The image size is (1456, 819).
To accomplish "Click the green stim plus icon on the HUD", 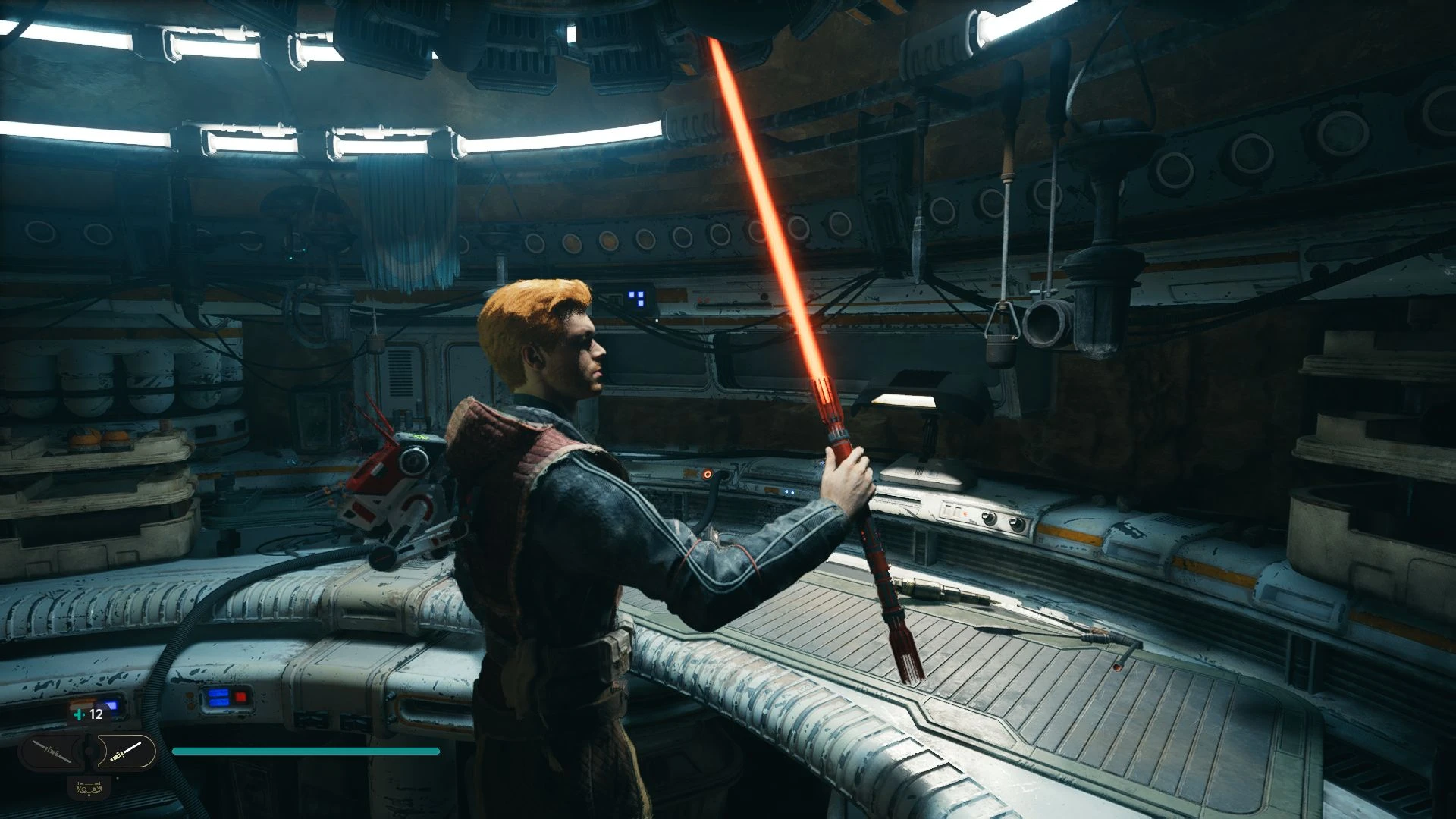I will pos(79,714).
